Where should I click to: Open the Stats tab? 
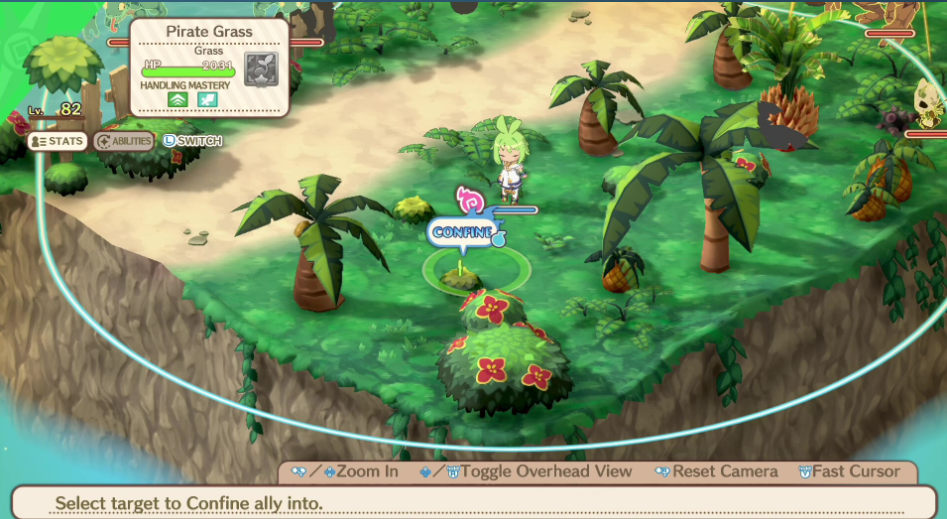point(57,141)
